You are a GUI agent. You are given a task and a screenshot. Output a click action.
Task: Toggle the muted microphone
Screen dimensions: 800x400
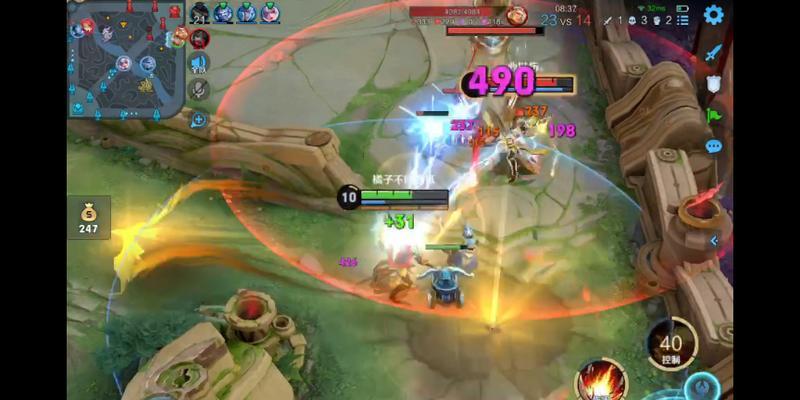(x=199, y=90)
